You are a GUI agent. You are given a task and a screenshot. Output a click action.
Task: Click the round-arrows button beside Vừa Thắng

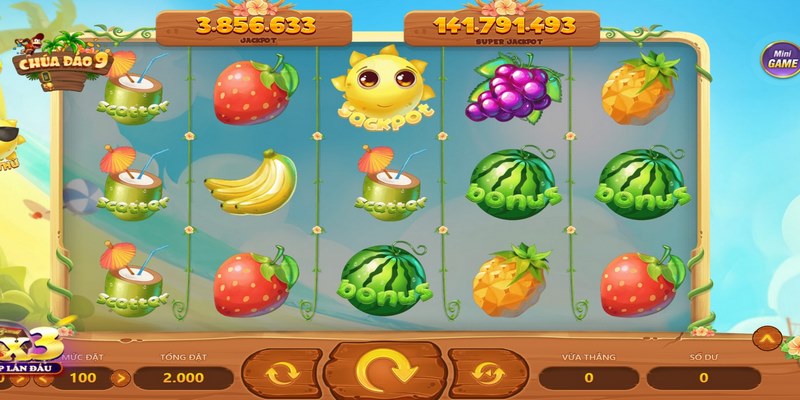pyautogui.click(x=487, y=372)
